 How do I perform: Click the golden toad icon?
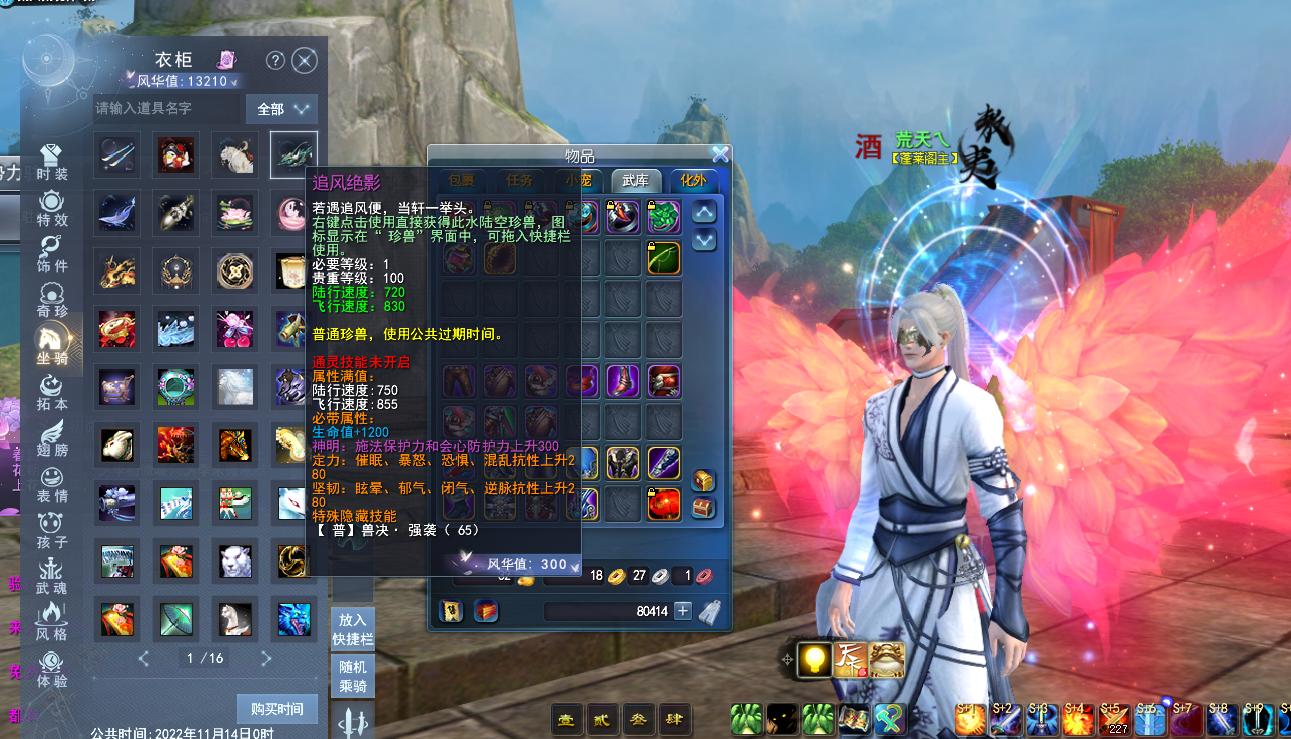coord(887,659)
